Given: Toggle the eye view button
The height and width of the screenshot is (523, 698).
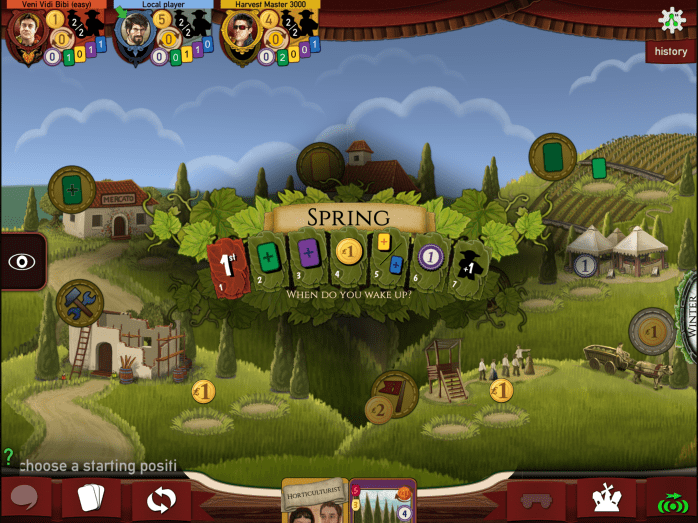Looking at the screenshot, I should click(22, 261).
